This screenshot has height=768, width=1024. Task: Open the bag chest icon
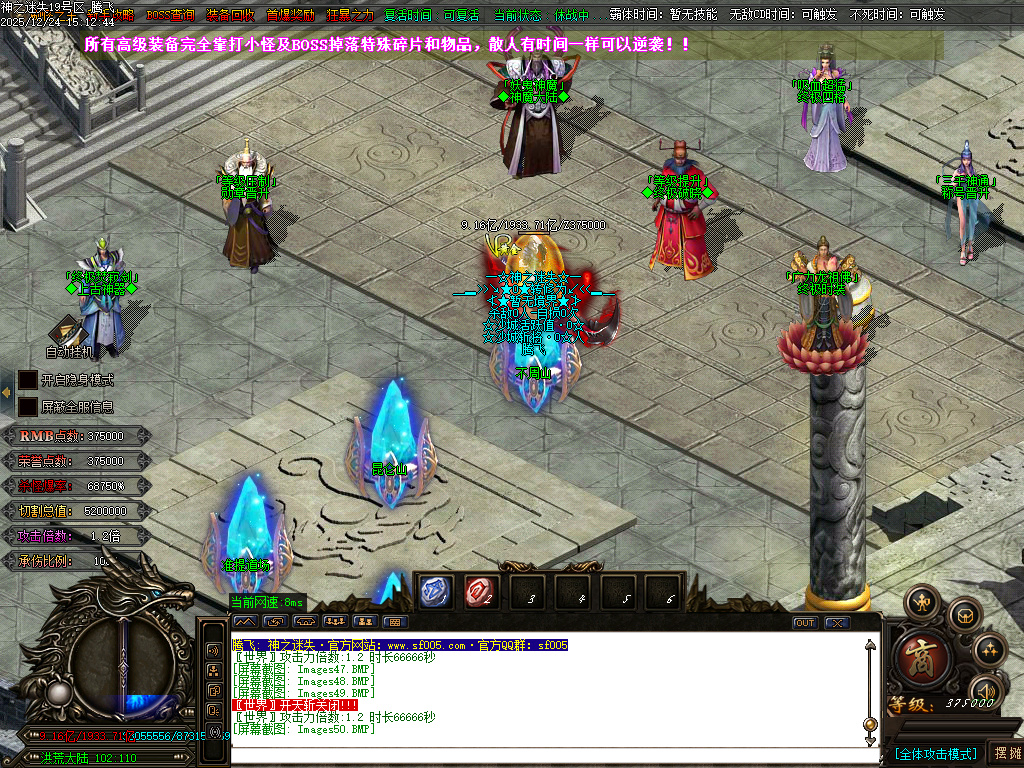pyautogui.click(x=964, y=615)
